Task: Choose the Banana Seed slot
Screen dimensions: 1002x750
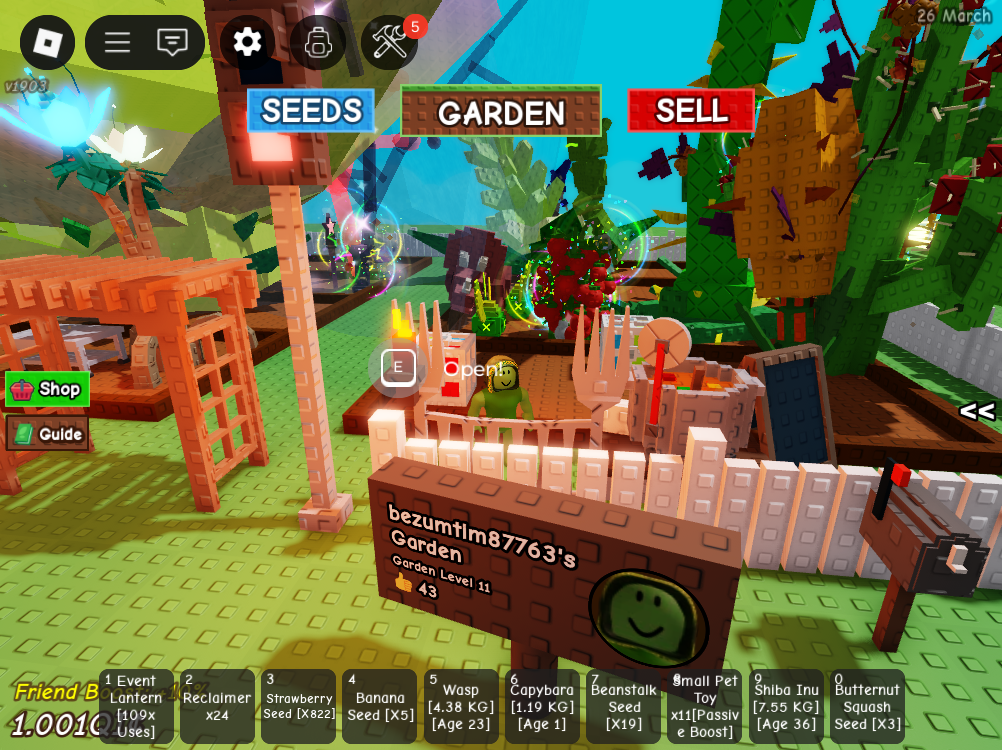Action: pyautogui.click(x=379, y=706)
